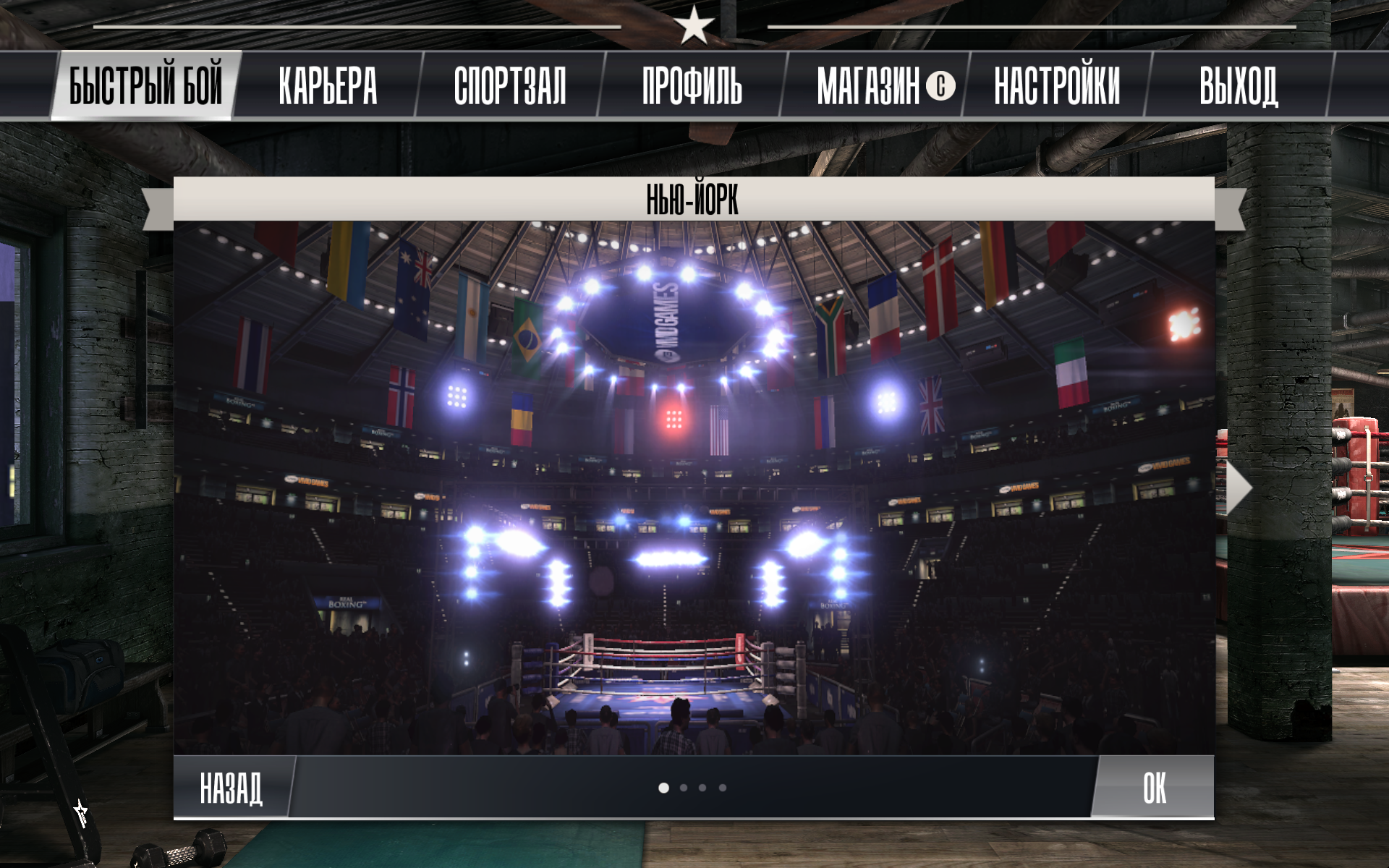Image resolution: width=1389 pixels, height=868 pixels.
Task: Click ВЫХОД to exit
Action: [1239, 85]
